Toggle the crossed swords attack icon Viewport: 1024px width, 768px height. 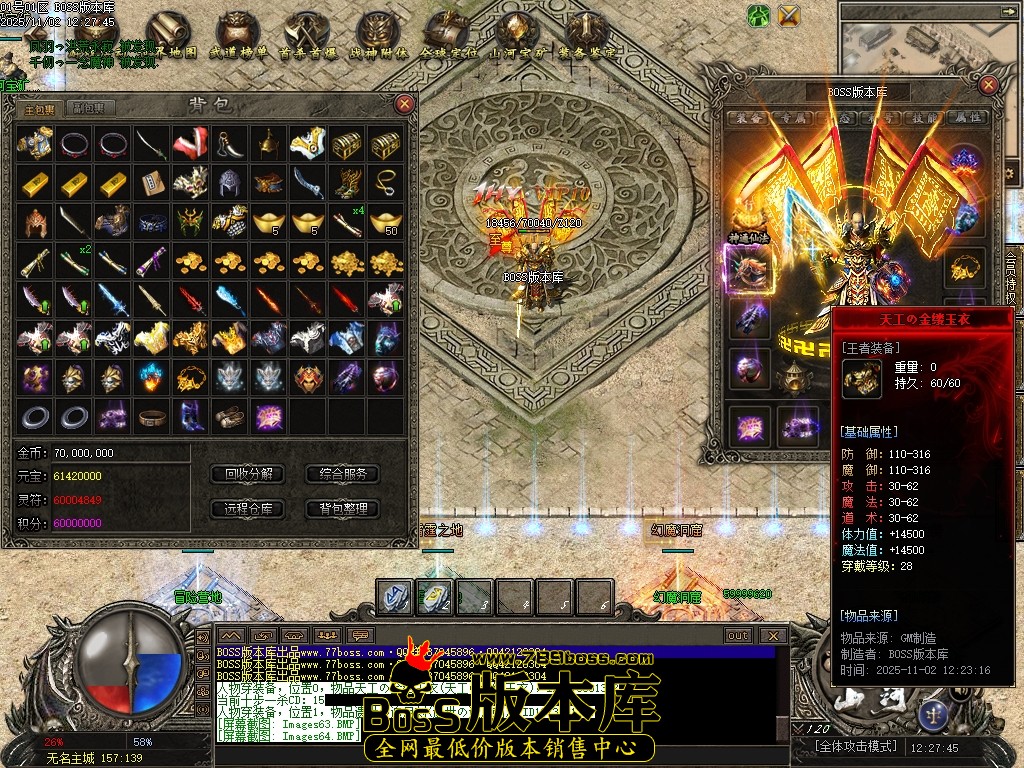click(789, 15)
